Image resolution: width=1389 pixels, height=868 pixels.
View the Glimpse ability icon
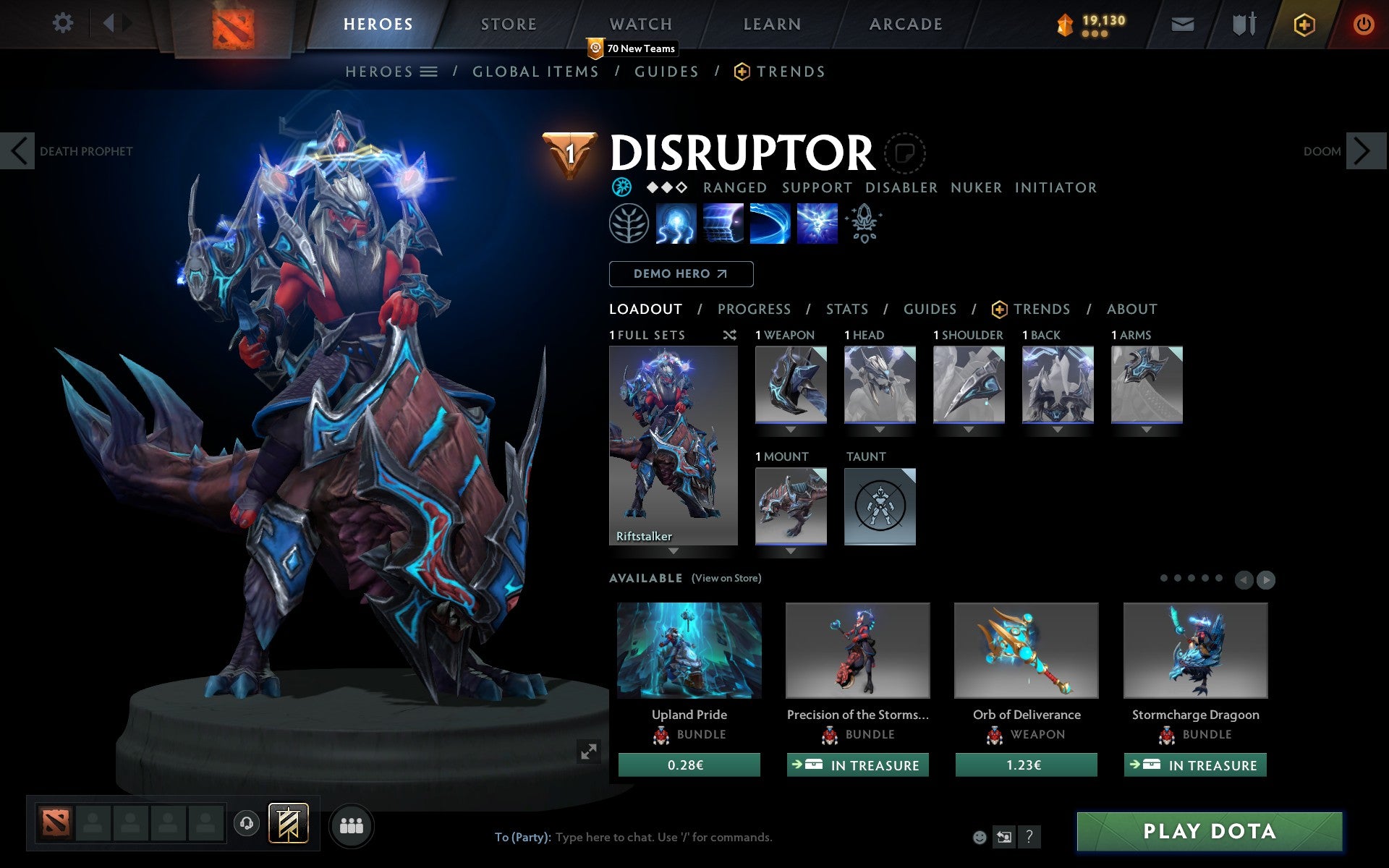click(x=723, y=224)
